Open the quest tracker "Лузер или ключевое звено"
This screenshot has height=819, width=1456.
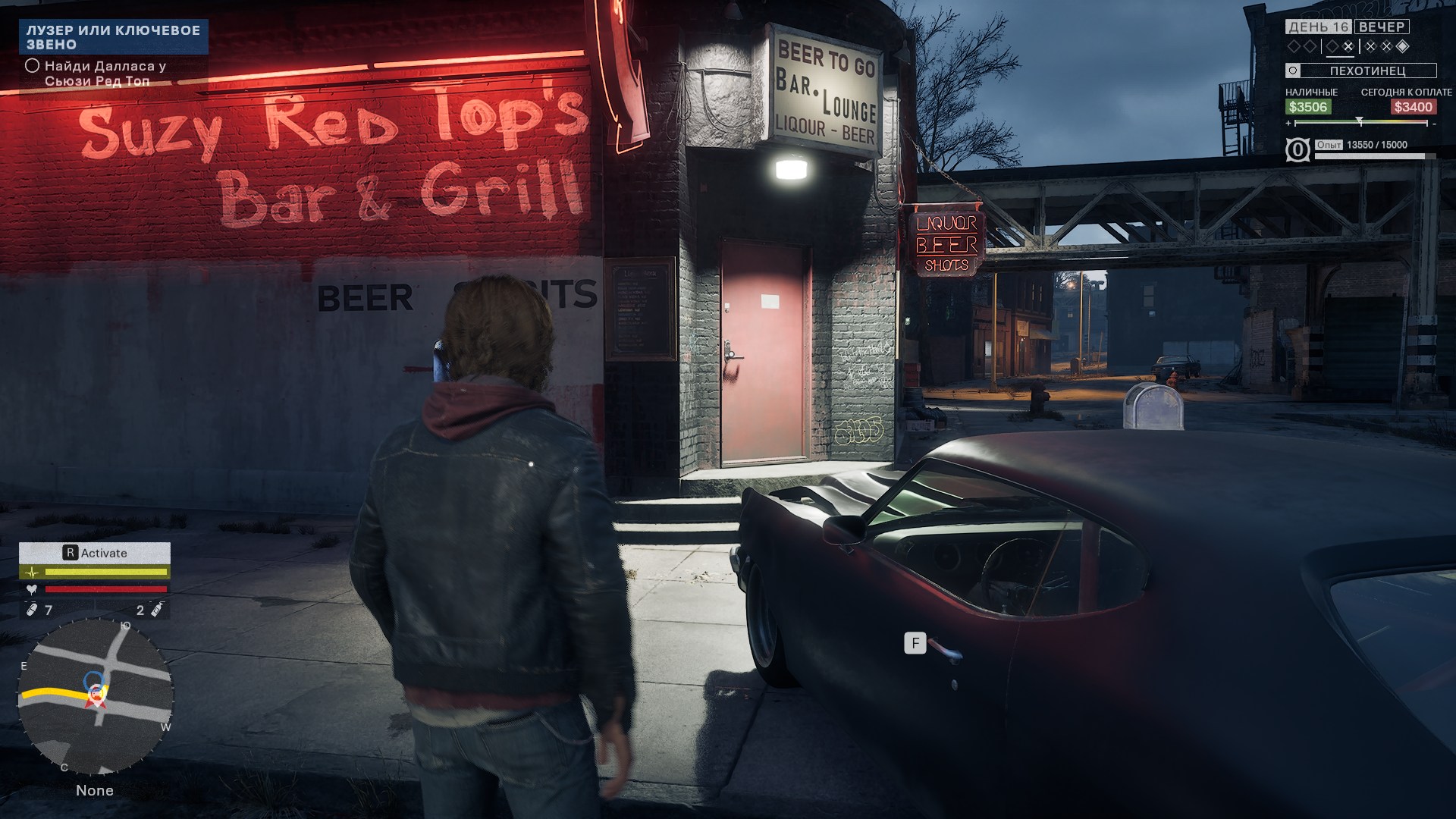(x=113, y=37)
